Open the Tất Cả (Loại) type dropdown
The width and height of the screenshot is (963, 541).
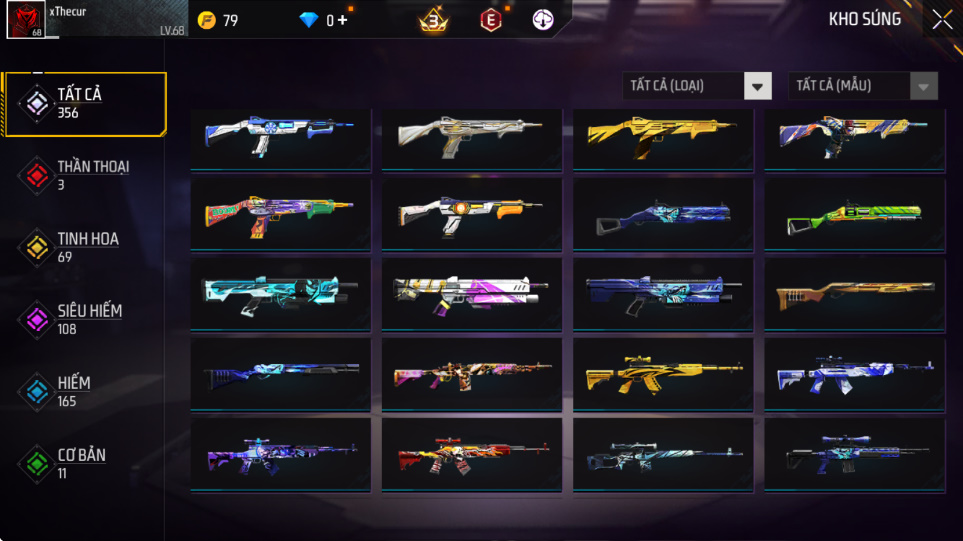(x=697, y=86)
